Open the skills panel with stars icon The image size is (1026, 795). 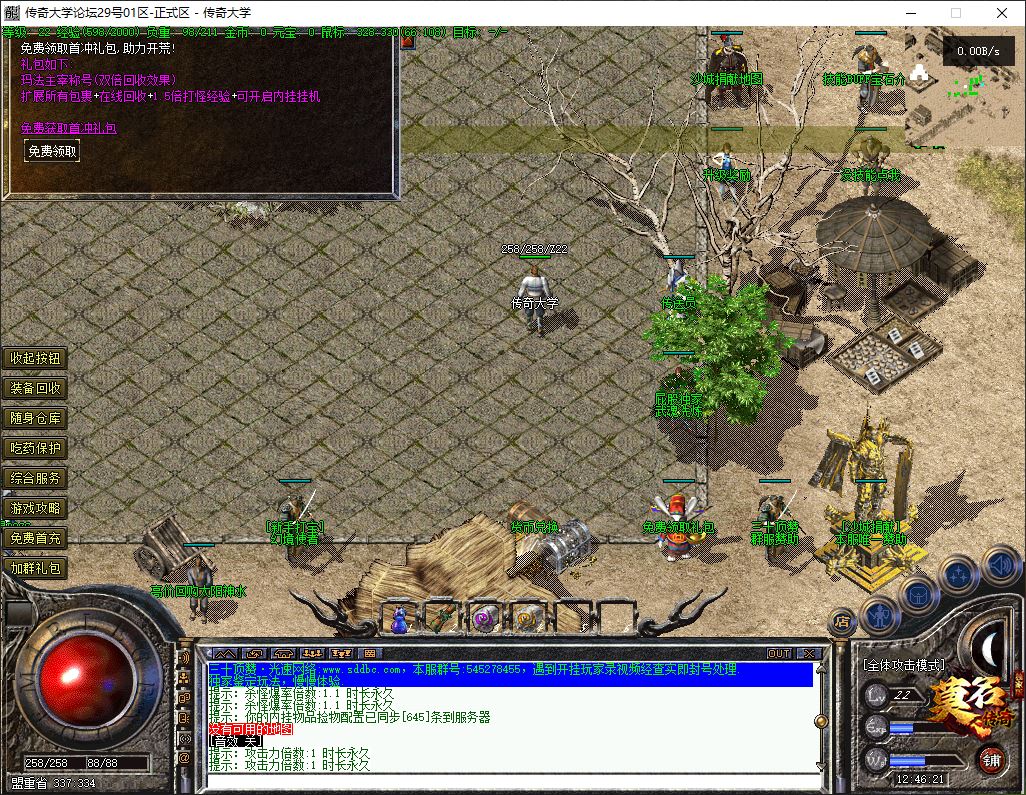[959, 575]
